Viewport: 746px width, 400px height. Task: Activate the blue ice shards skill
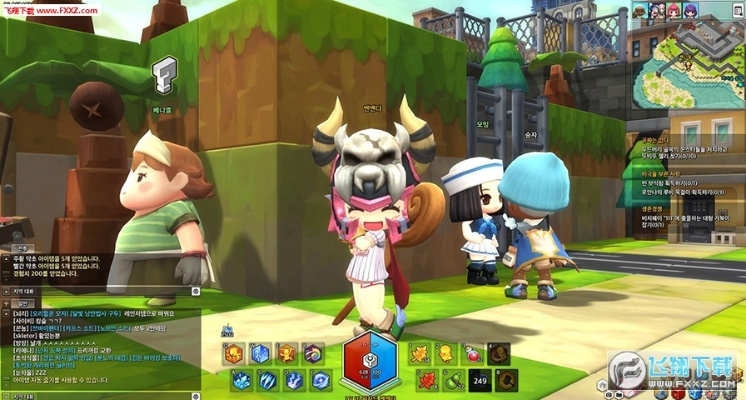click(x=267, y=380)
